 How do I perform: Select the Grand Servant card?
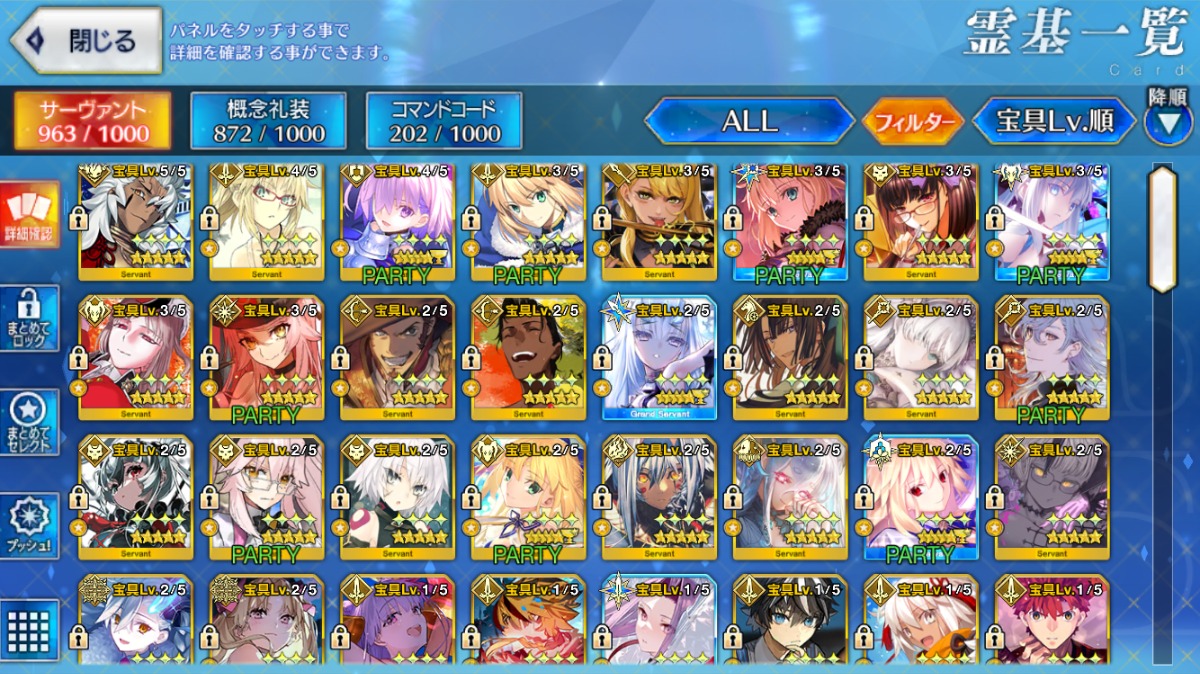[658, 356]
